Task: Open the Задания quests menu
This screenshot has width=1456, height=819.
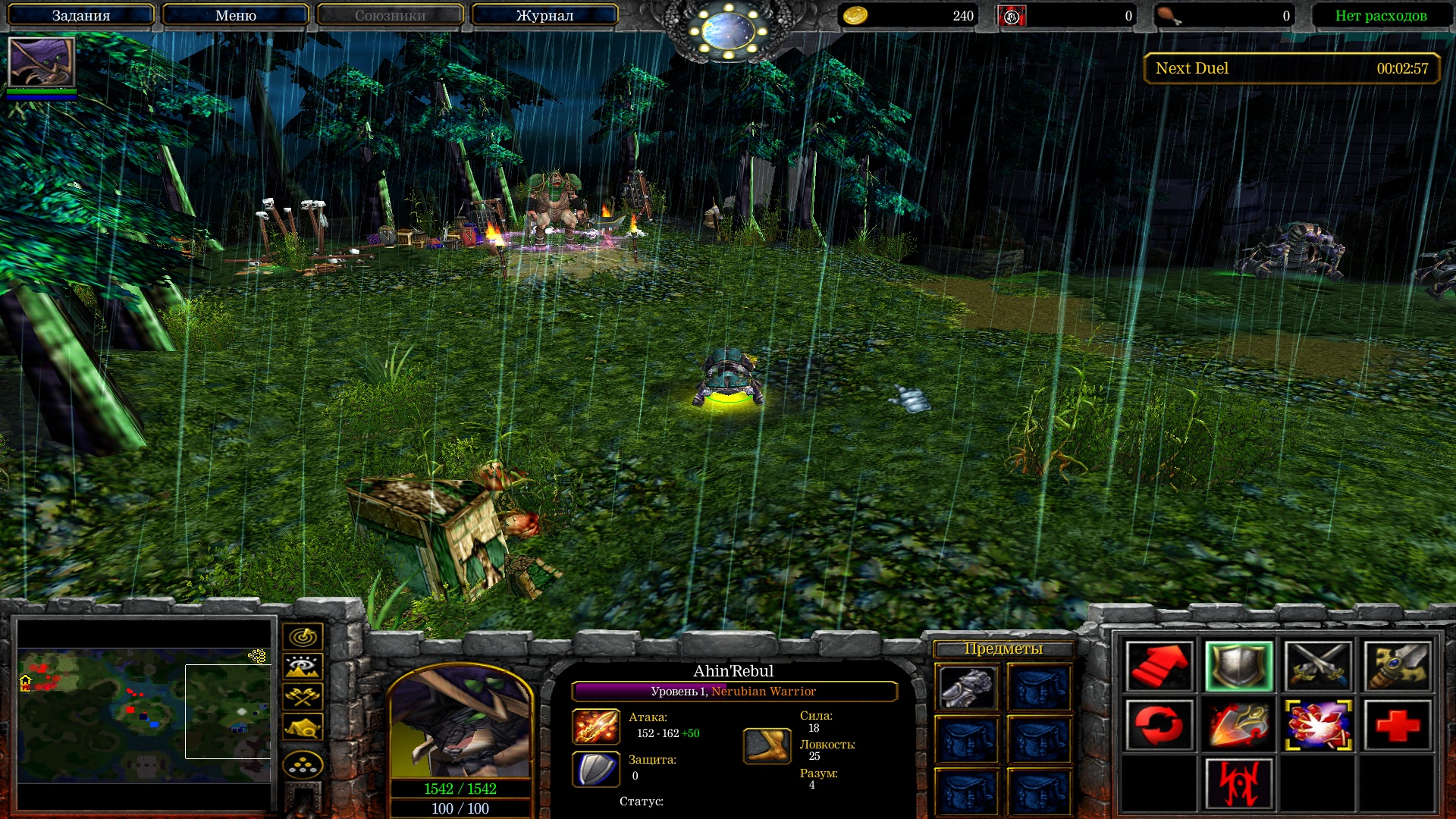Action: coord(81,15)
